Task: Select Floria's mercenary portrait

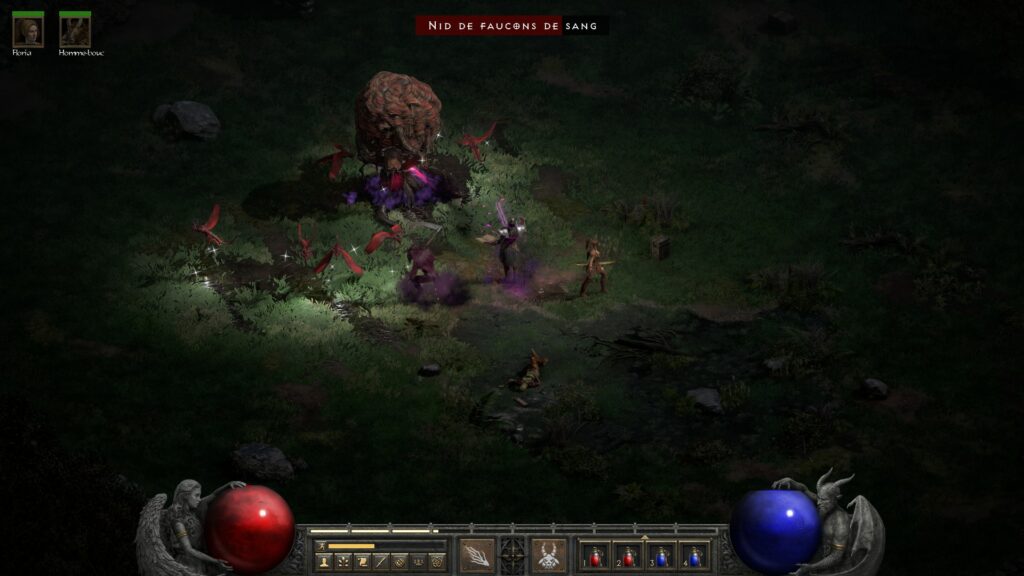Action: 27,31
